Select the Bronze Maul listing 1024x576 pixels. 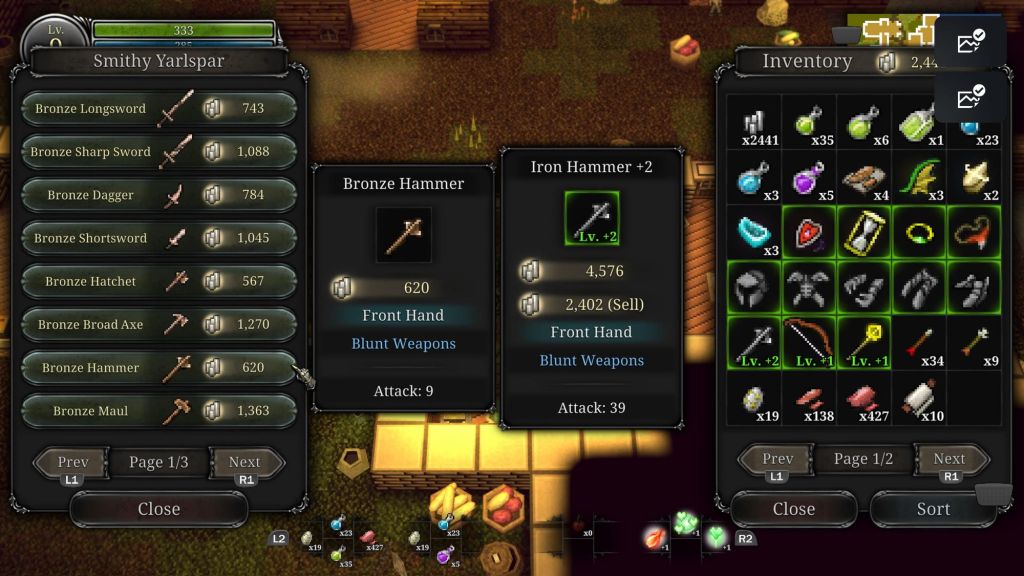point(158,410)
